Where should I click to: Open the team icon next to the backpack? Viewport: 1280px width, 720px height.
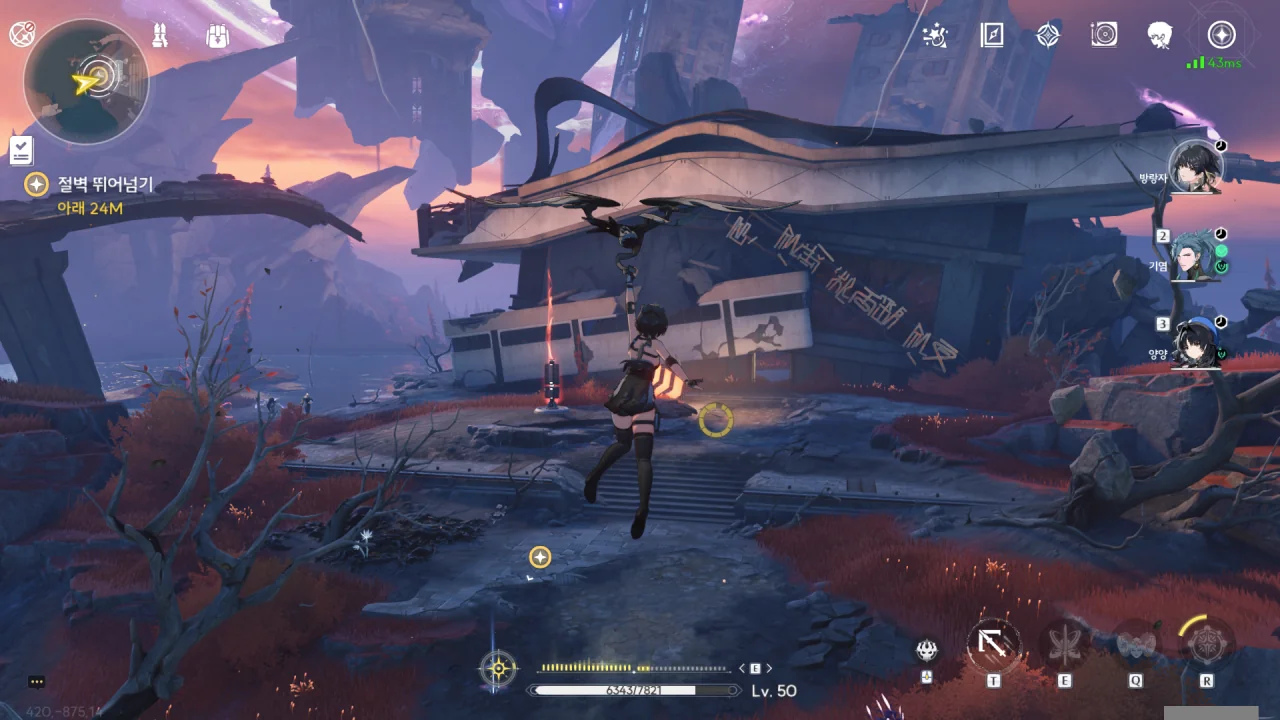(161, 35)
